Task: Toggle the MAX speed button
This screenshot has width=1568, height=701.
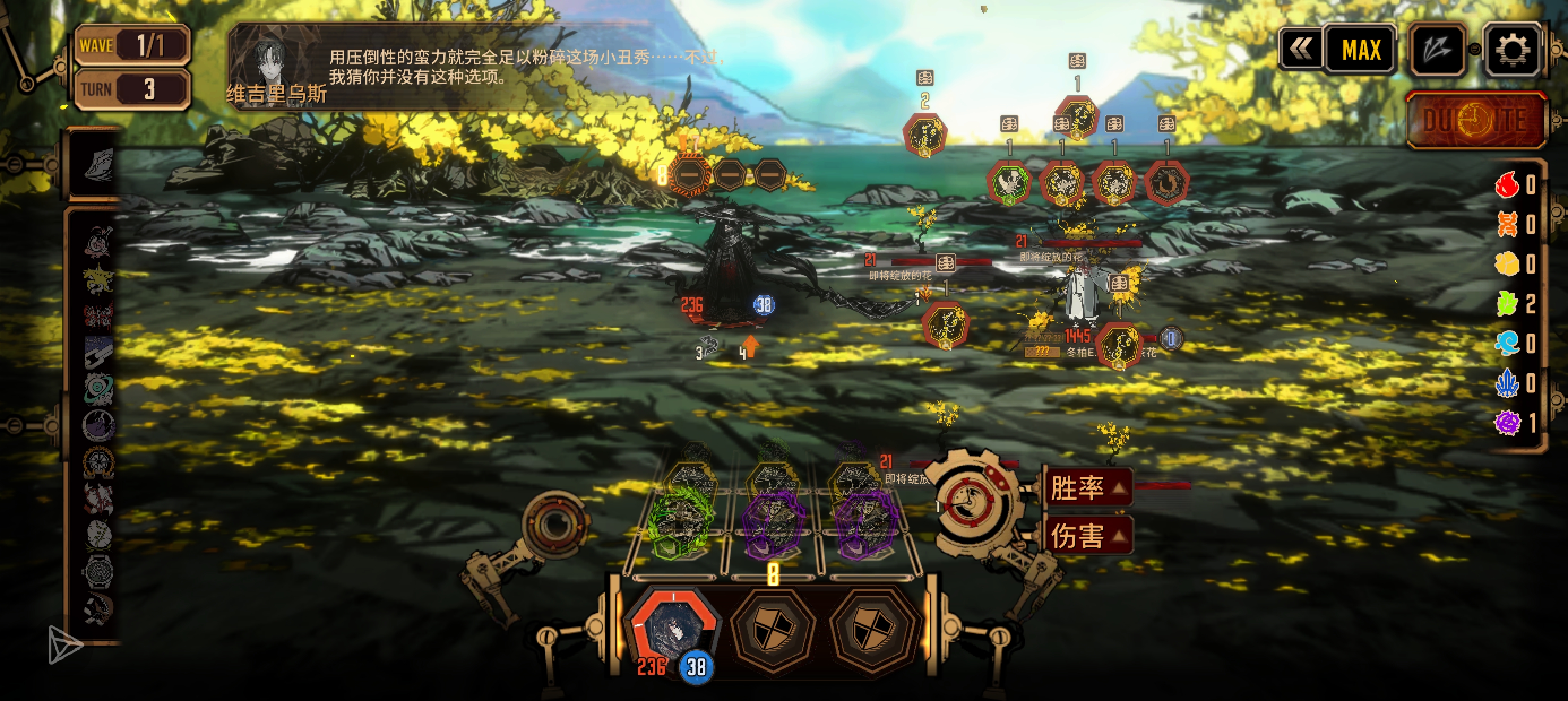Action: click(1360, 50)
